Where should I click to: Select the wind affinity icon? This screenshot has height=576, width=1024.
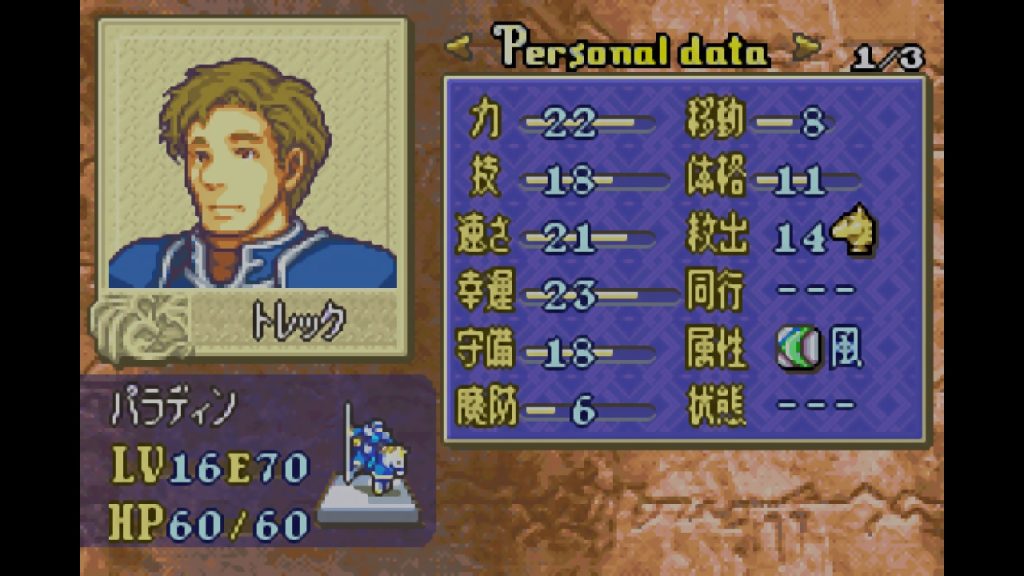(798, 348)
